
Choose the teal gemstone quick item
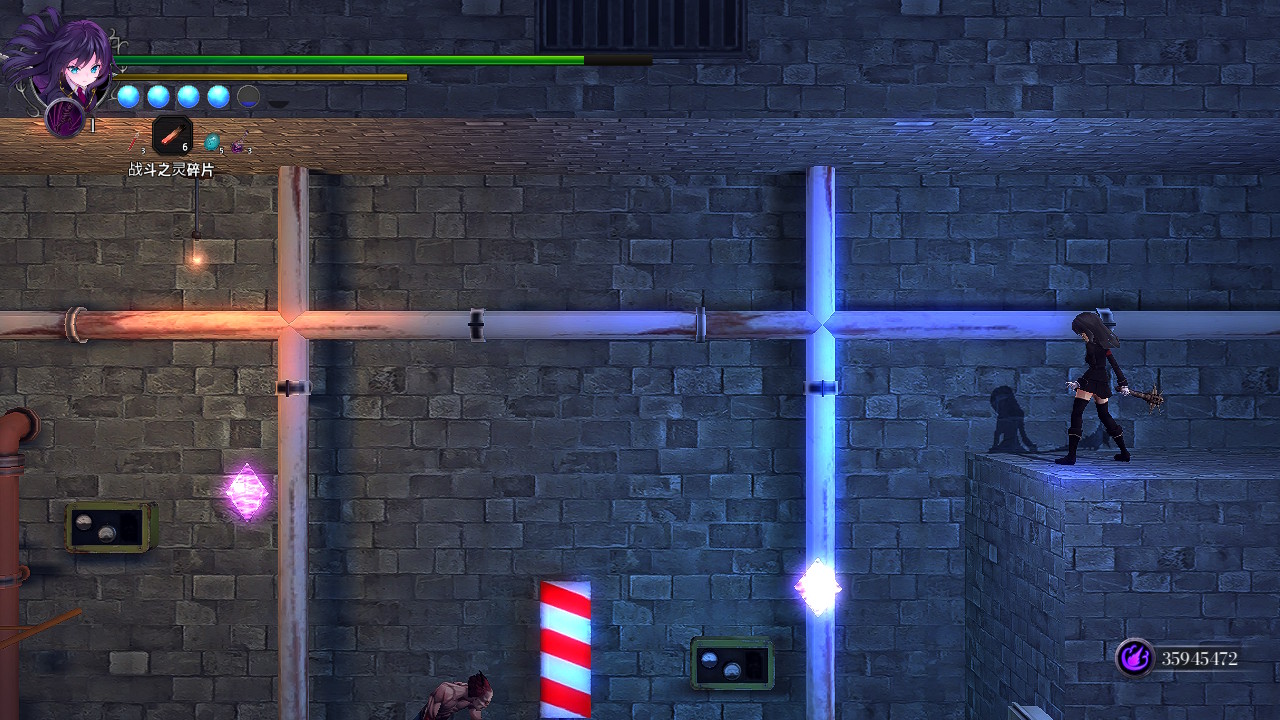coord(212,143)
